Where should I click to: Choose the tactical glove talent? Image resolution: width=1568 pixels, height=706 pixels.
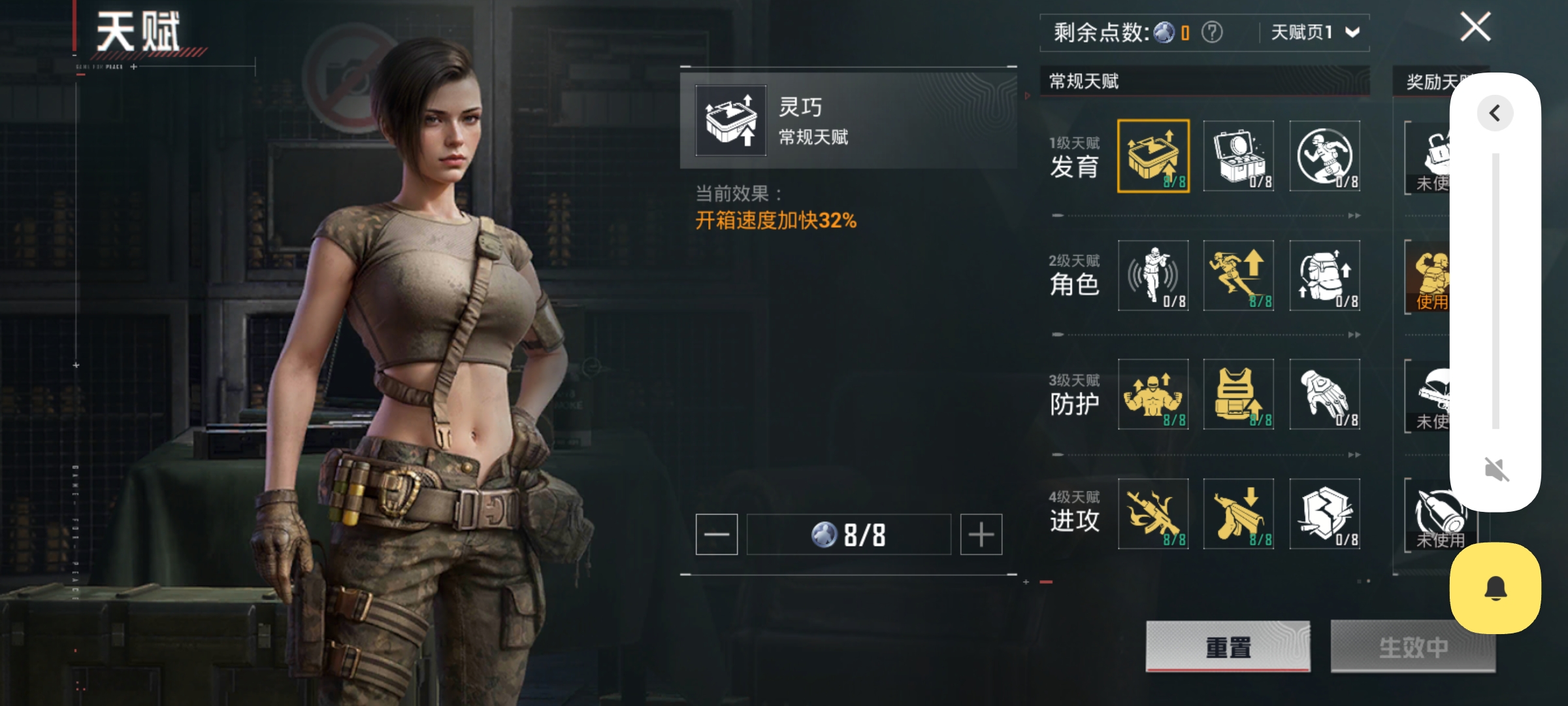[1324, 394]
